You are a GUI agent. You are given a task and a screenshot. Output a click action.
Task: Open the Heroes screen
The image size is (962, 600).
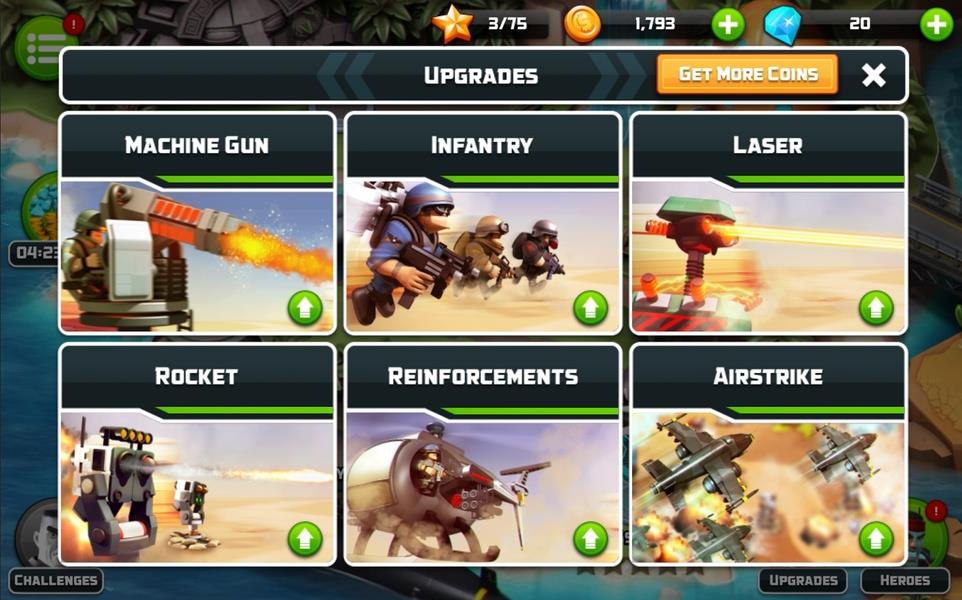click(x=904, y=580)
